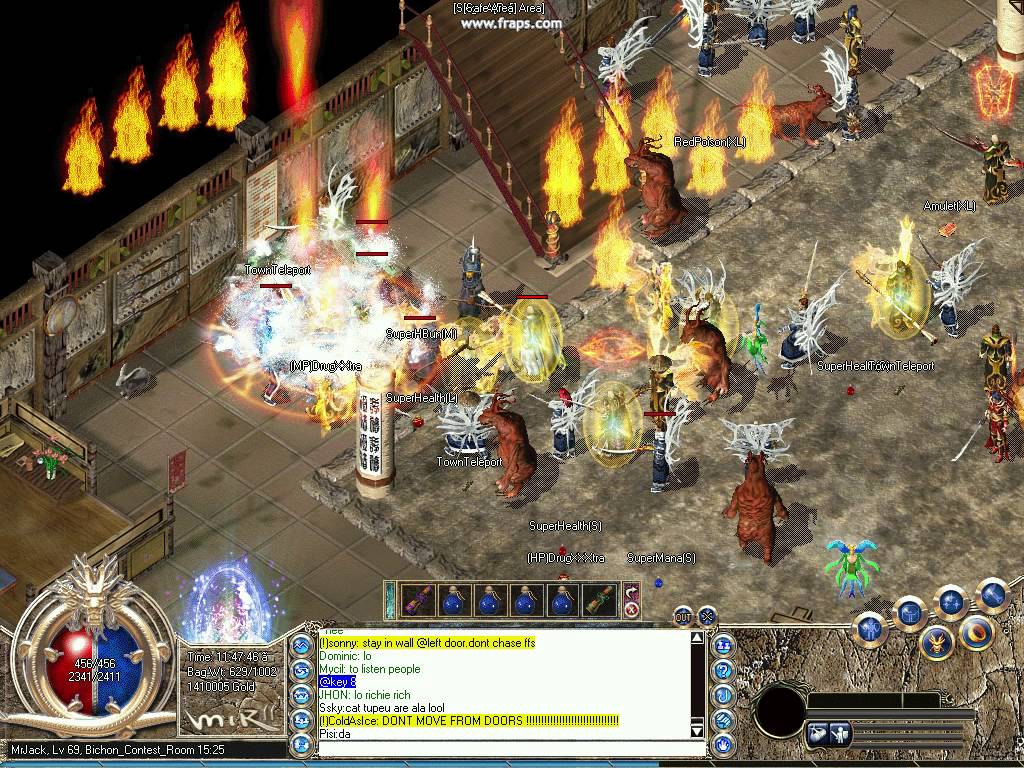Click the hook icon beside the chat
Viewport: 1024px width, 768px height.
tap(723, 695)
